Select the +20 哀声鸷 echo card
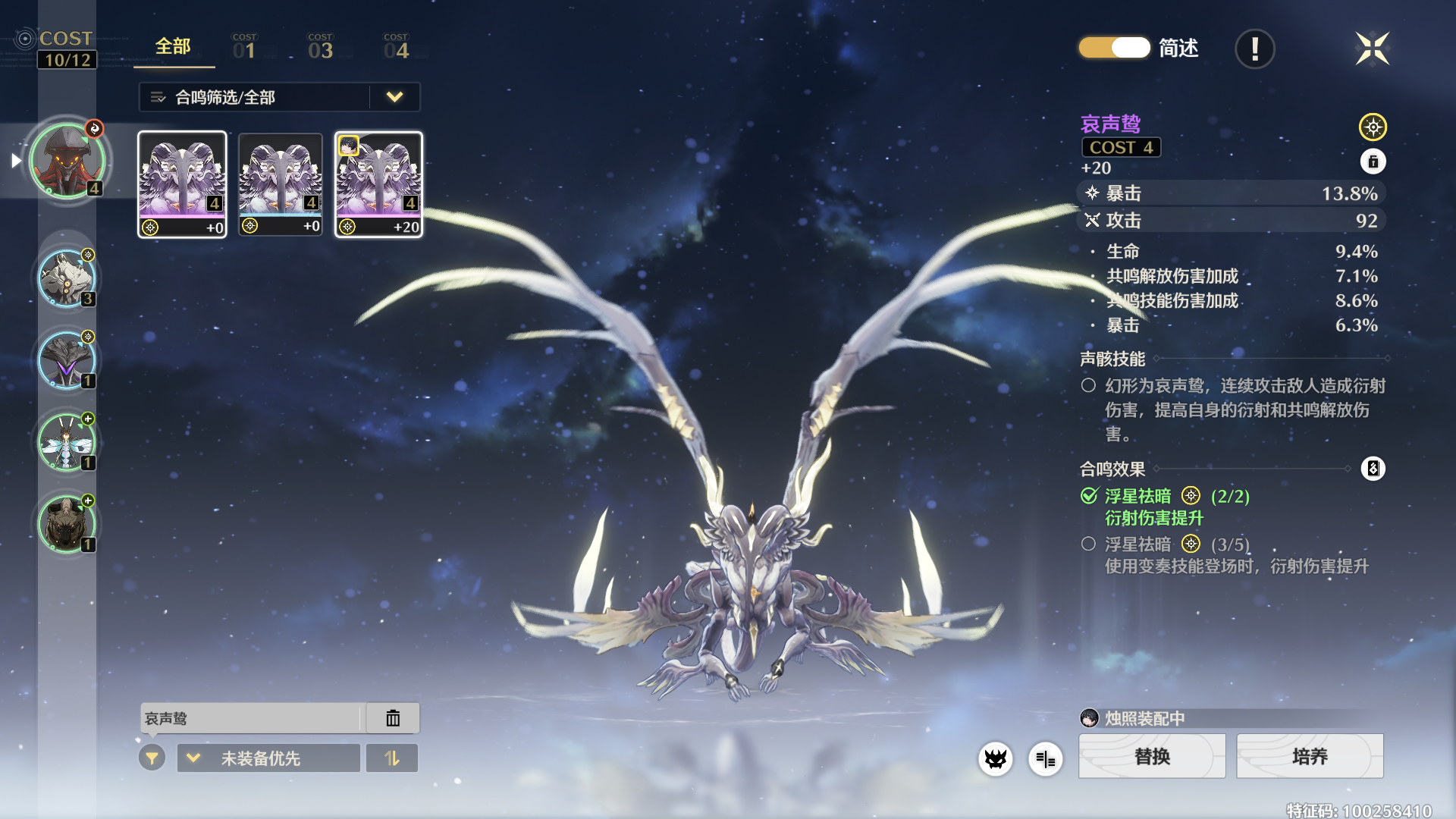Image resolution: width=1456 pixels, height=819 pixels. (x=378, y=184)
